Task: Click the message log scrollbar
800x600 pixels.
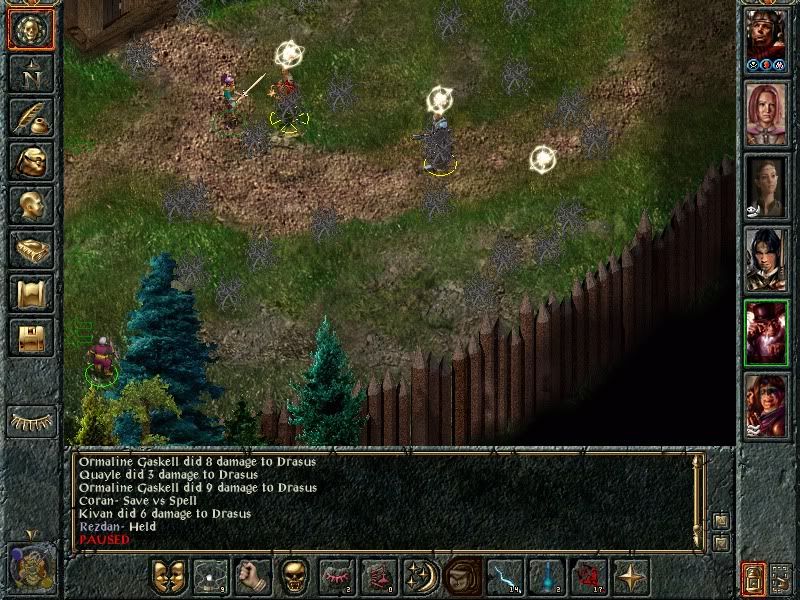Action: coord(699,500)
